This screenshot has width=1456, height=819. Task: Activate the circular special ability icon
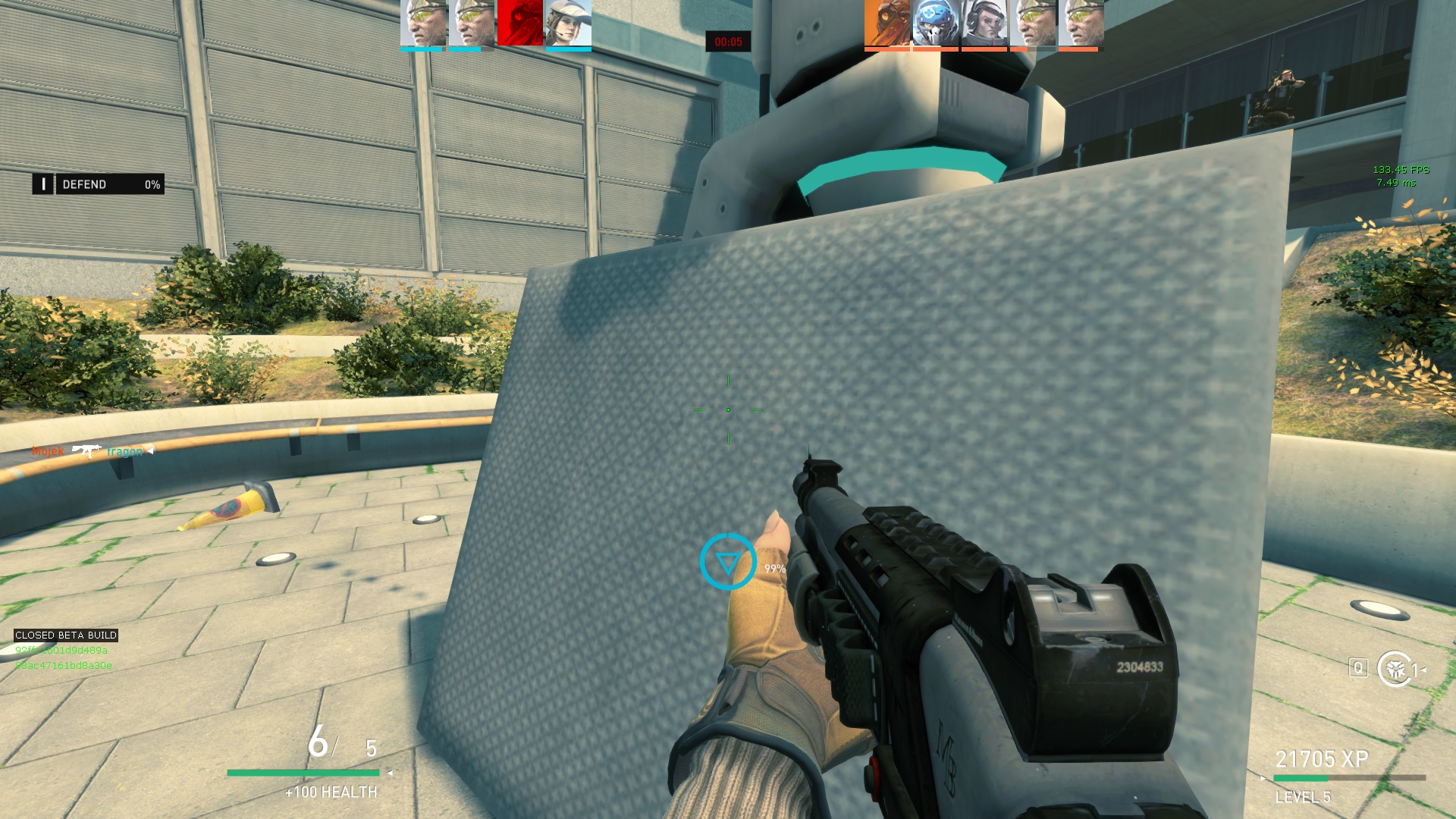(1395, 669)
